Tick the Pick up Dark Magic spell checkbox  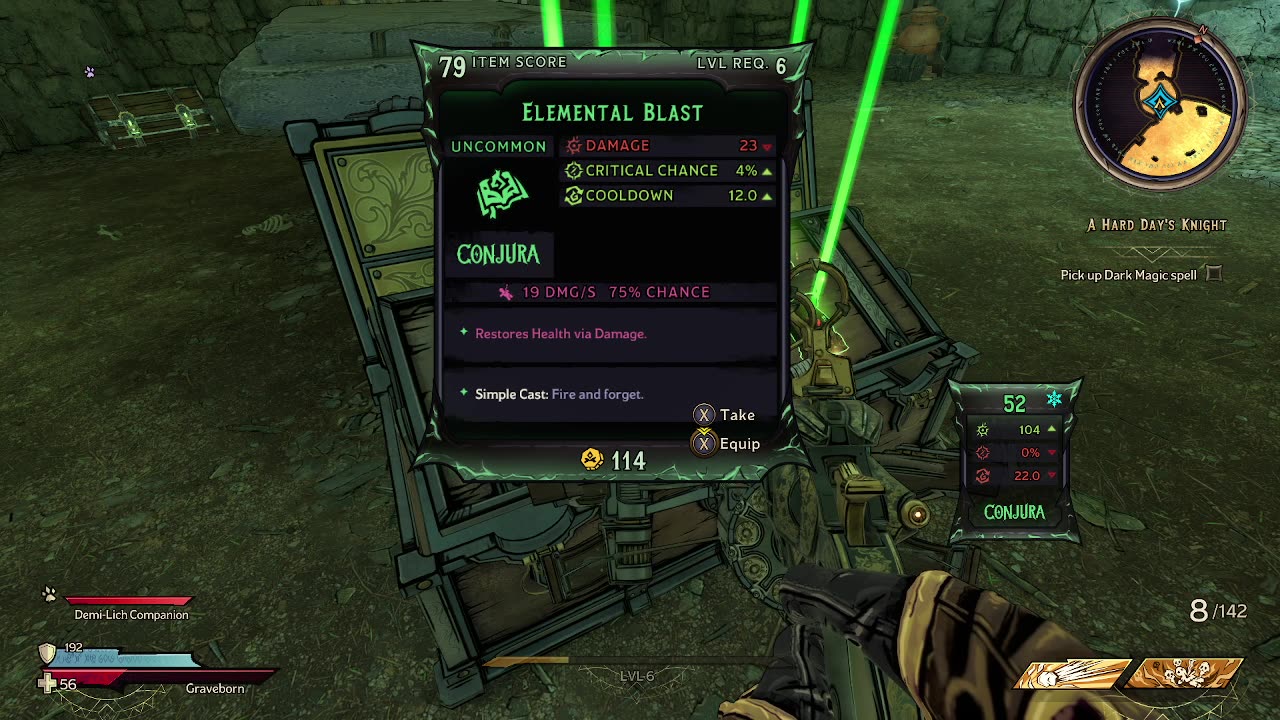point(1213,274)
